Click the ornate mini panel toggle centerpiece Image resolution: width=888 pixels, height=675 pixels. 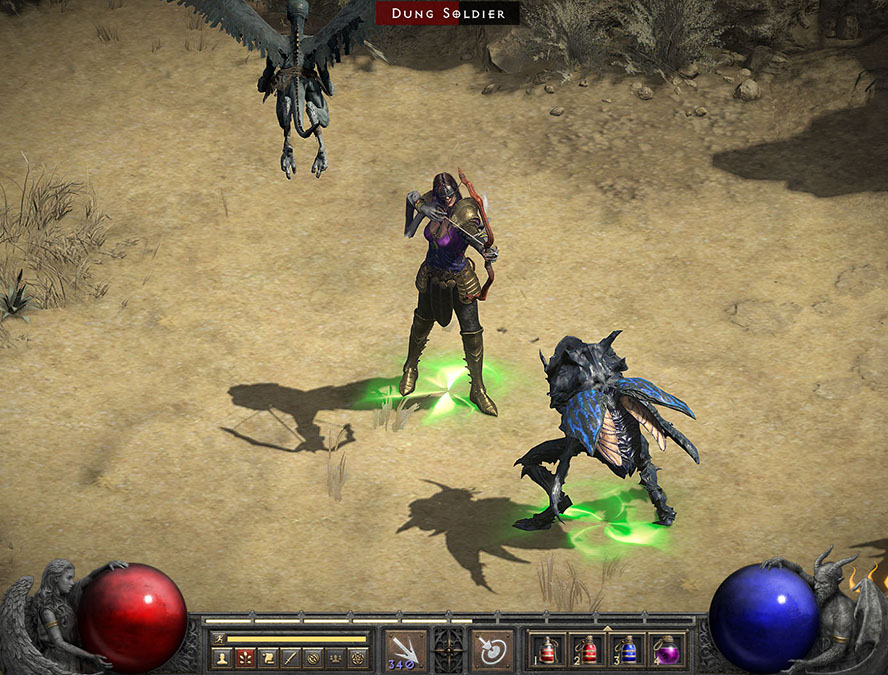(x=448, y=648)
